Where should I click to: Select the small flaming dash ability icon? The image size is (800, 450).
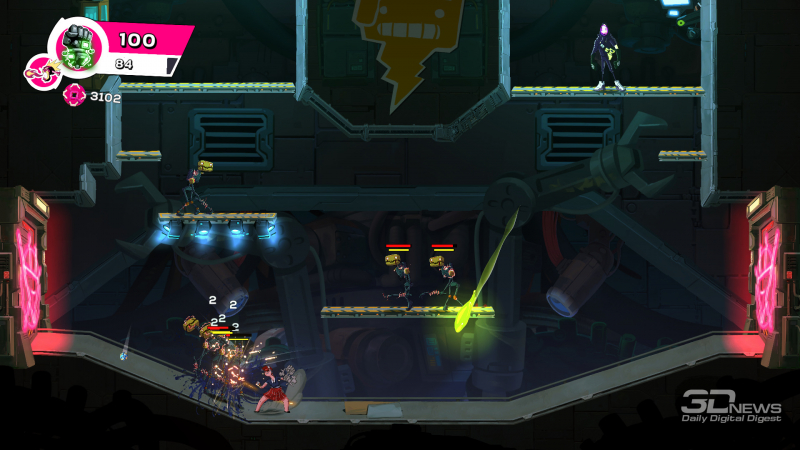click(x=42, y=73)
